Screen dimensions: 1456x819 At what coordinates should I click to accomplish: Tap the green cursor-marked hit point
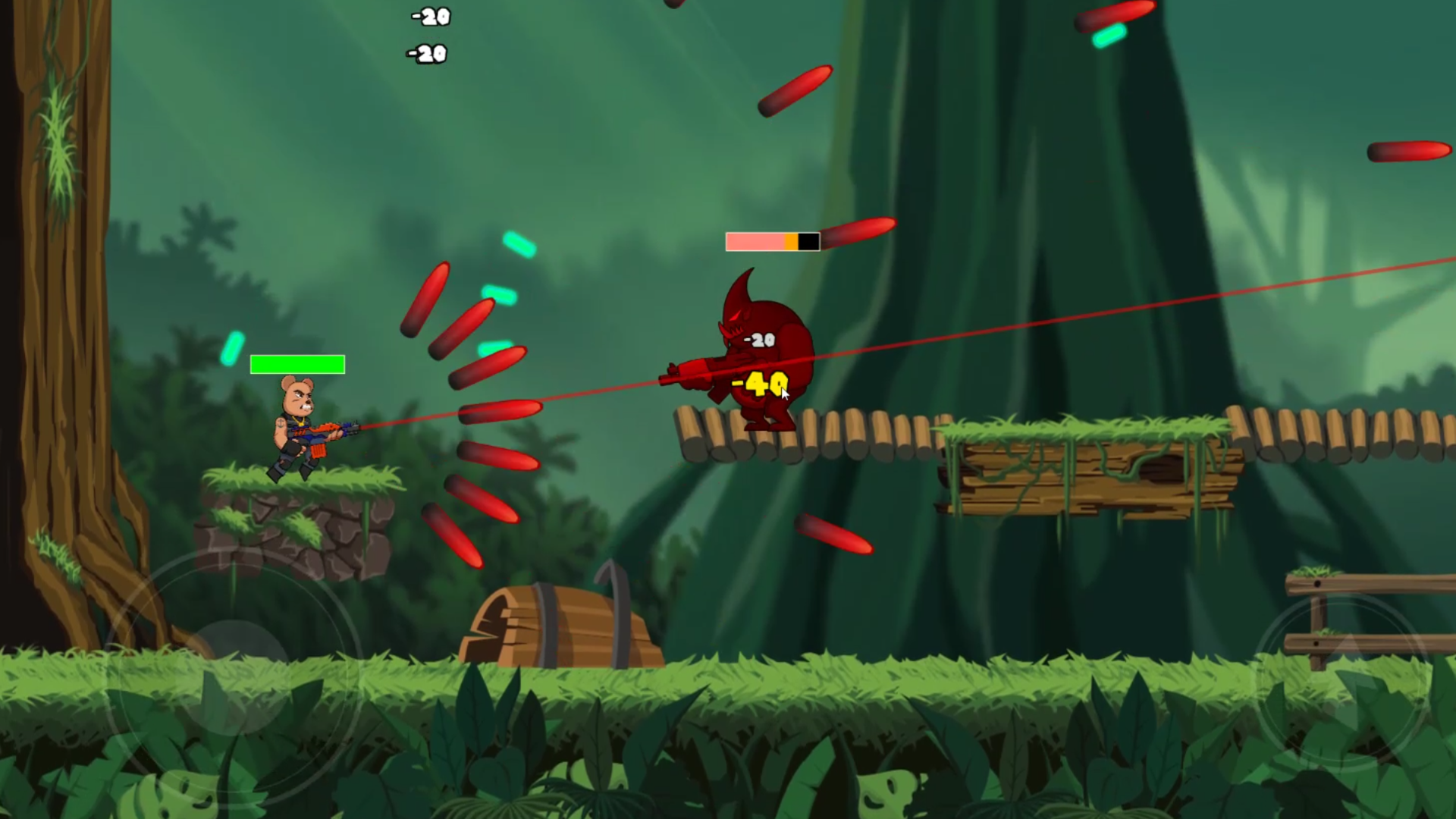tap(783, 394)
